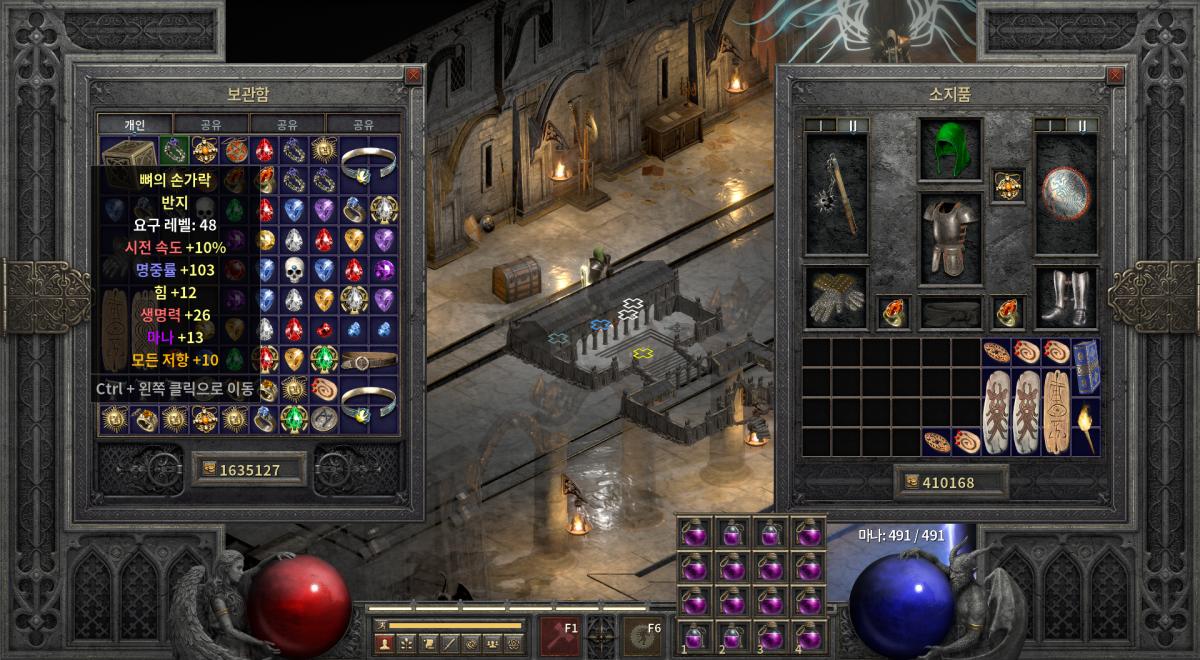Screen dimensions: 1200x660
Task: Select the white skull gem in stash
Action: tap(294, 269)
